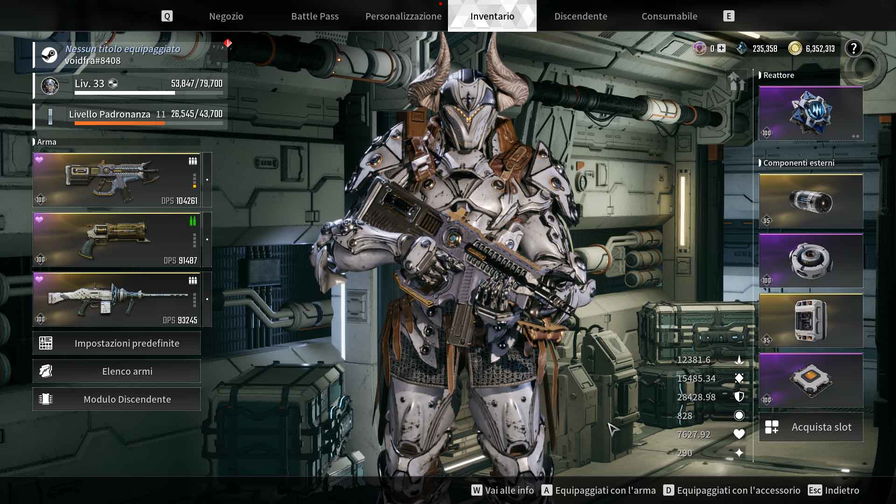Select the Inventario tab
The image size is (896, 504).
[492, 16]
